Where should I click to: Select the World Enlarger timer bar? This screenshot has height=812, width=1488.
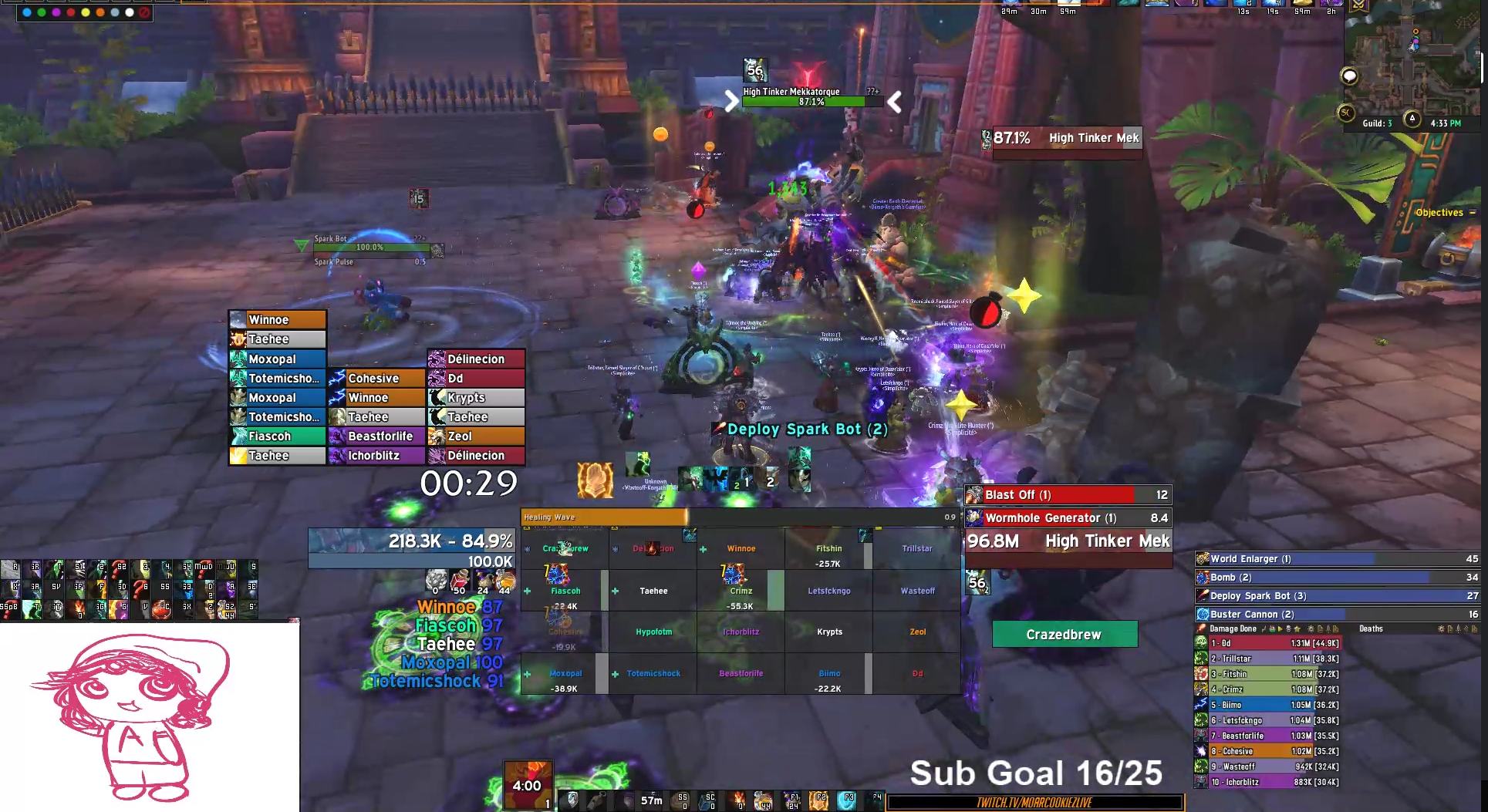tap(1337, 559)
